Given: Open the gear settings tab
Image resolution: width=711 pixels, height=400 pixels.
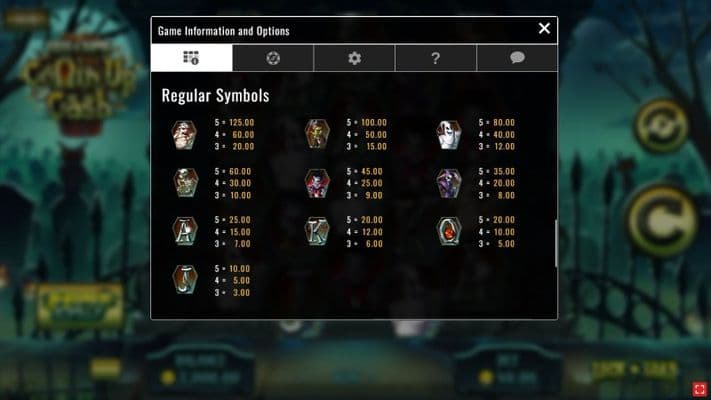Looking at the screenshot, I should 354,58.
